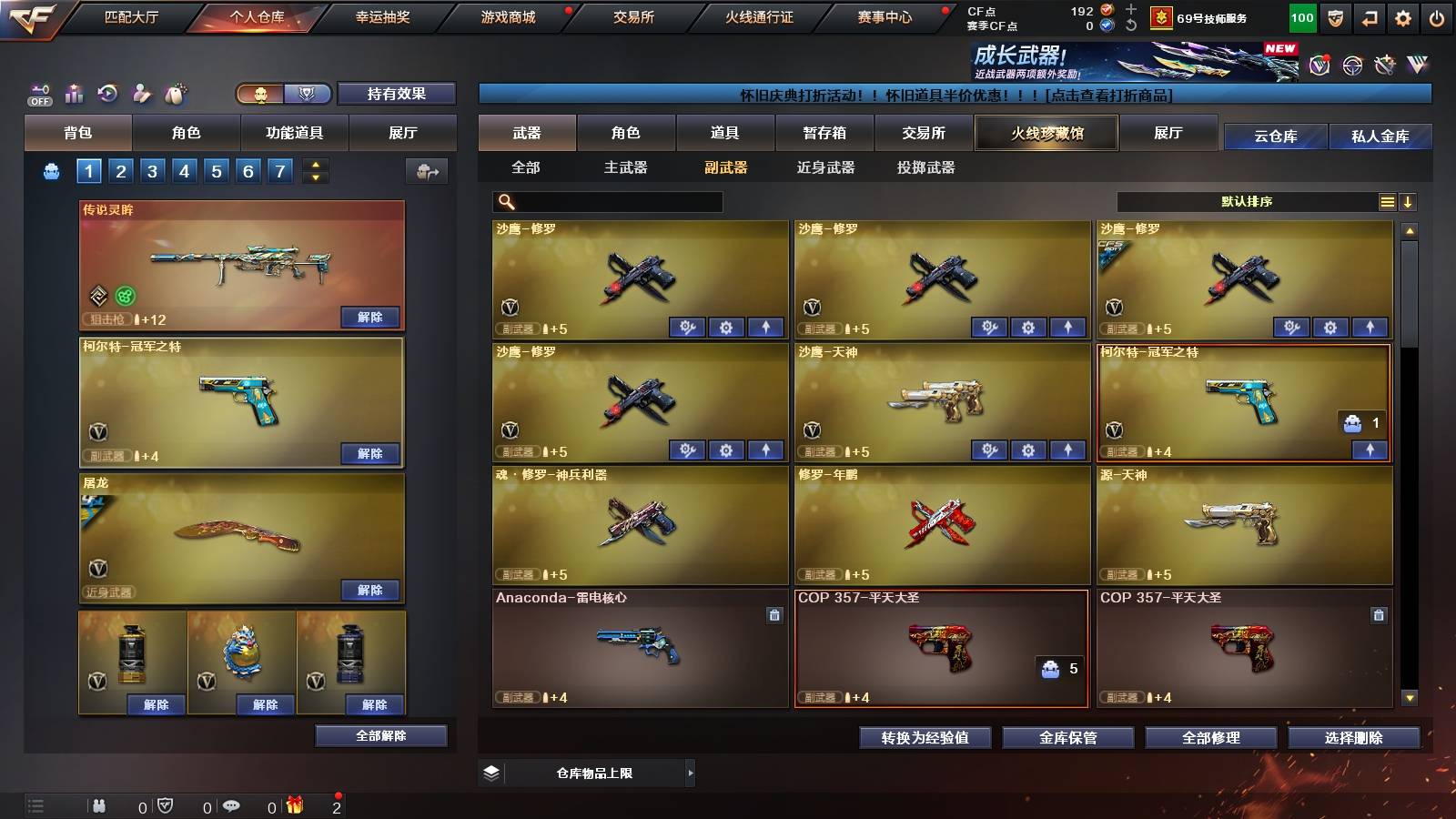Image resolution: width=1456 pixels, height=819 pixels.
Task: Click the 全部解除 button in left panel
Action: pos(379,735)
